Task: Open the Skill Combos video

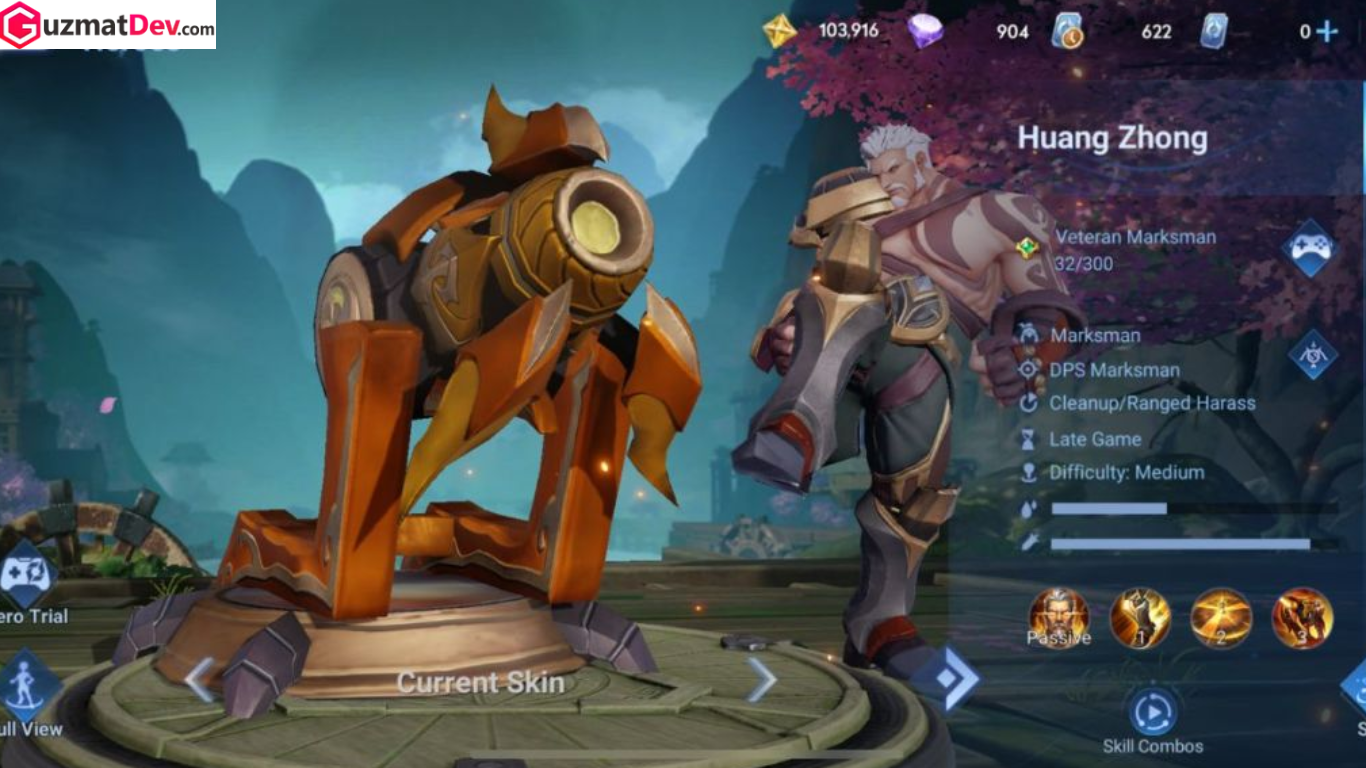Action: pos(1153,713)
